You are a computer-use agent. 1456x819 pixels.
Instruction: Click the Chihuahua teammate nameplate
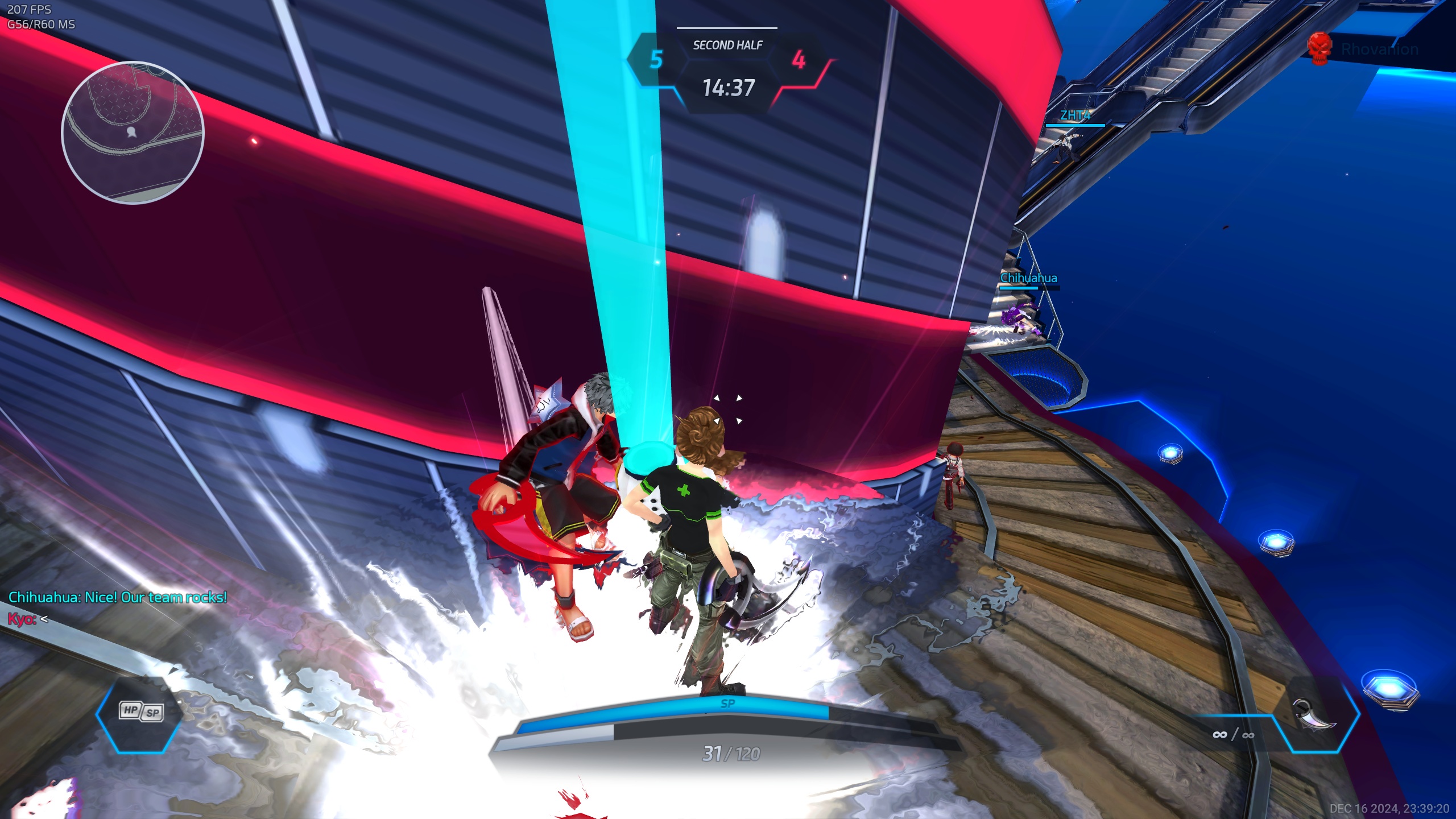pyautogui.click(x=1028, y=278)
